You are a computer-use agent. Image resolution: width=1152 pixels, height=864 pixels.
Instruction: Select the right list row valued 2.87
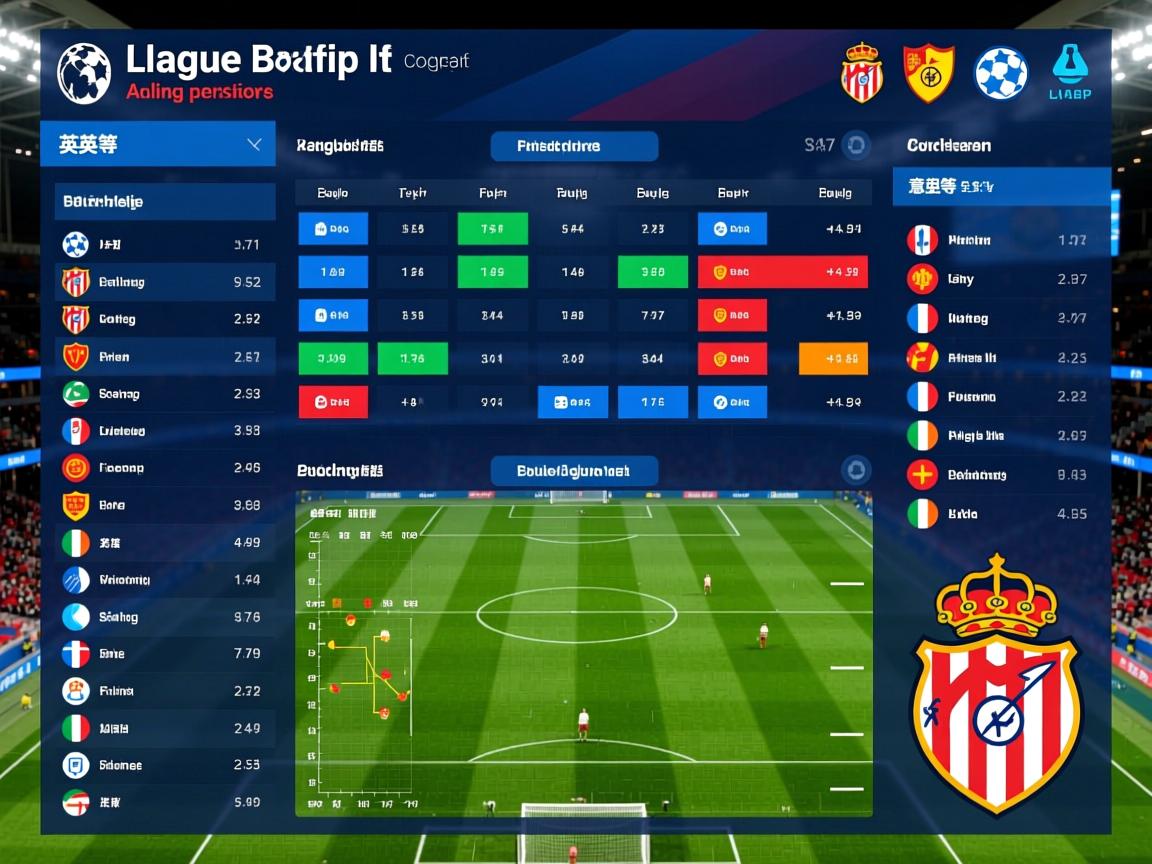pyautogui.click(x=1001, y=279)
